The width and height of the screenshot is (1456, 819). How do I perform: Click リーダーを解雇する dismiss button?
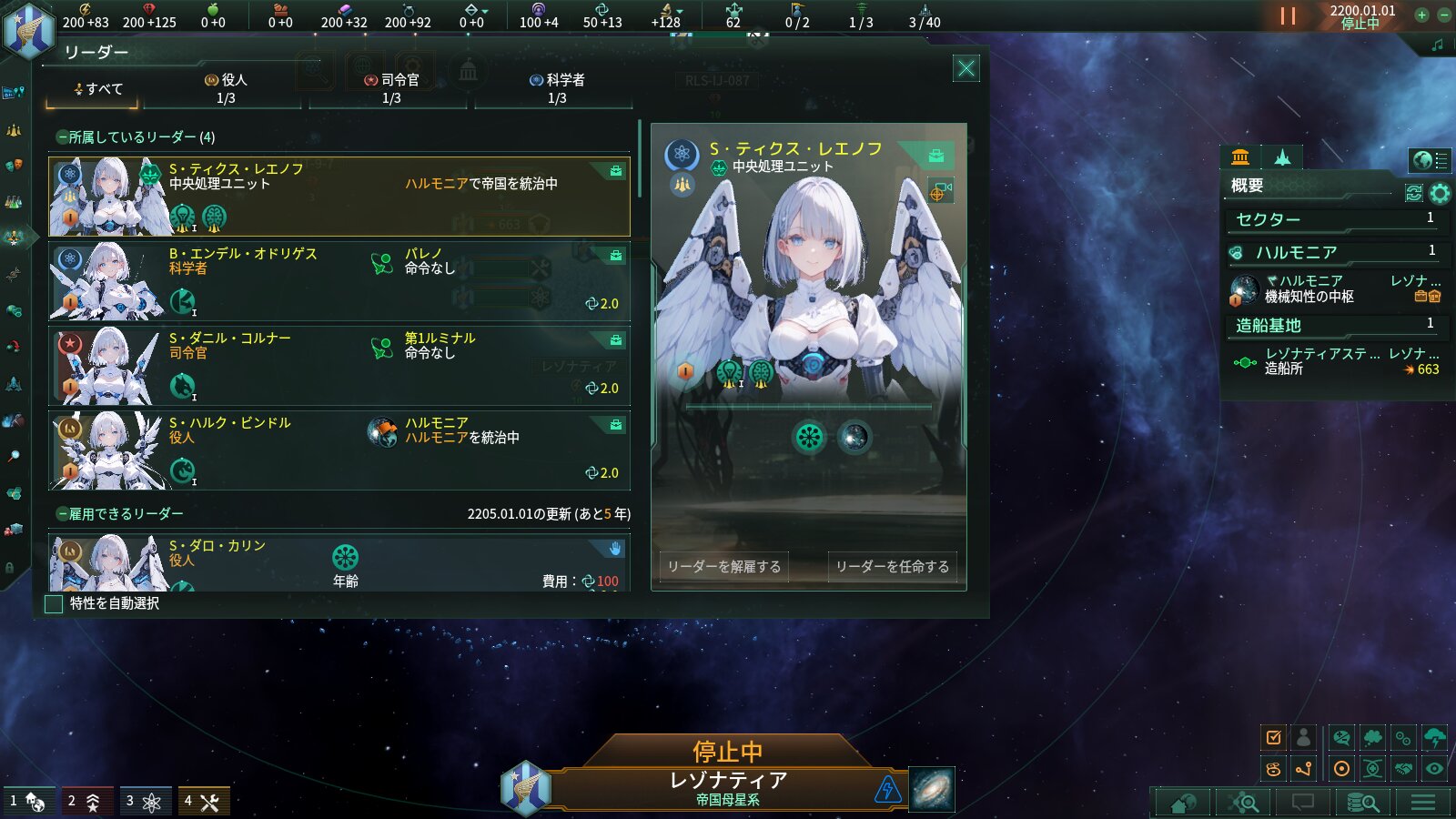(723, 566)
